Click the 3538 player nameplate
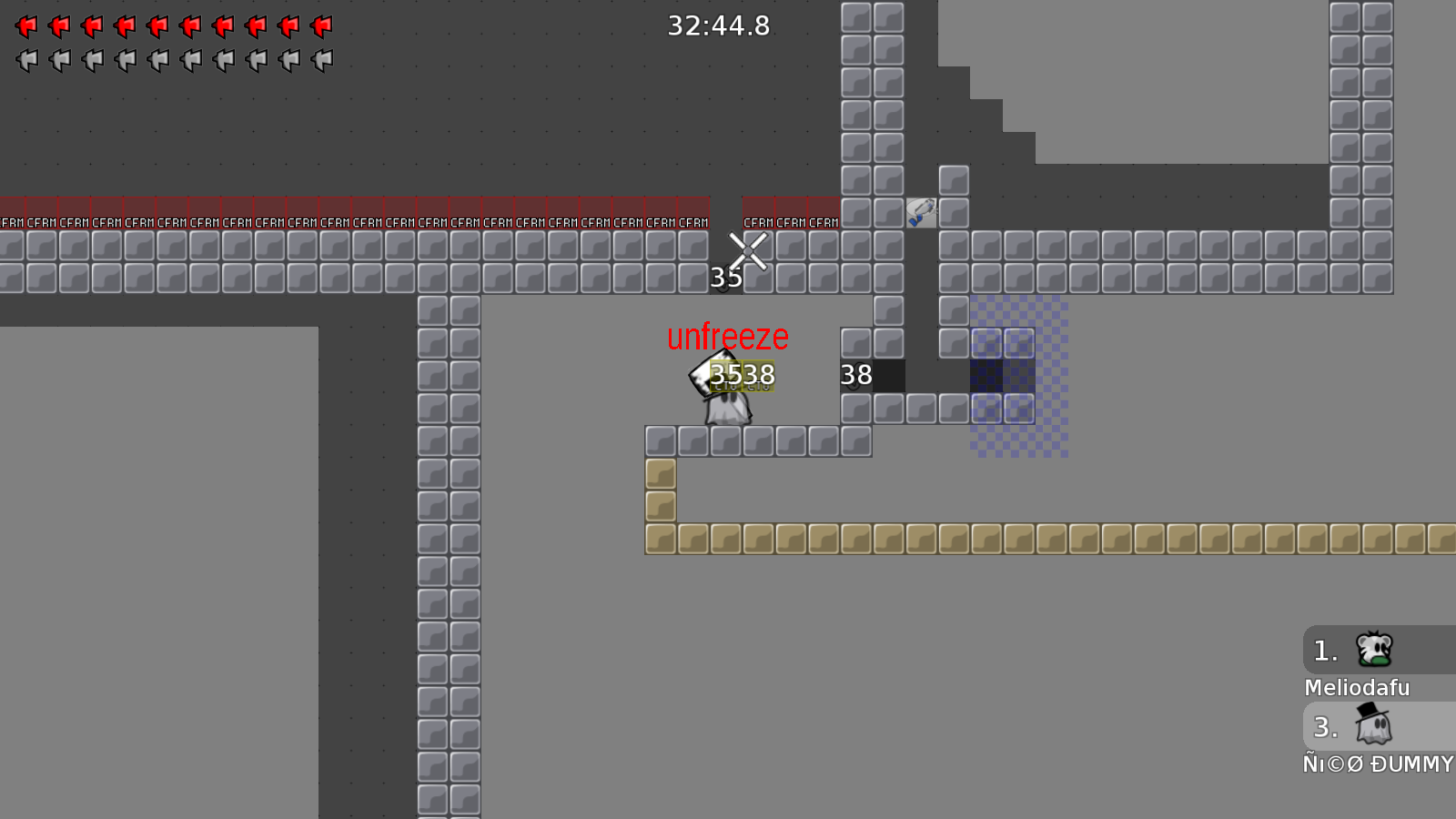This screenshot has height=819, width=1456. point(742,375)
